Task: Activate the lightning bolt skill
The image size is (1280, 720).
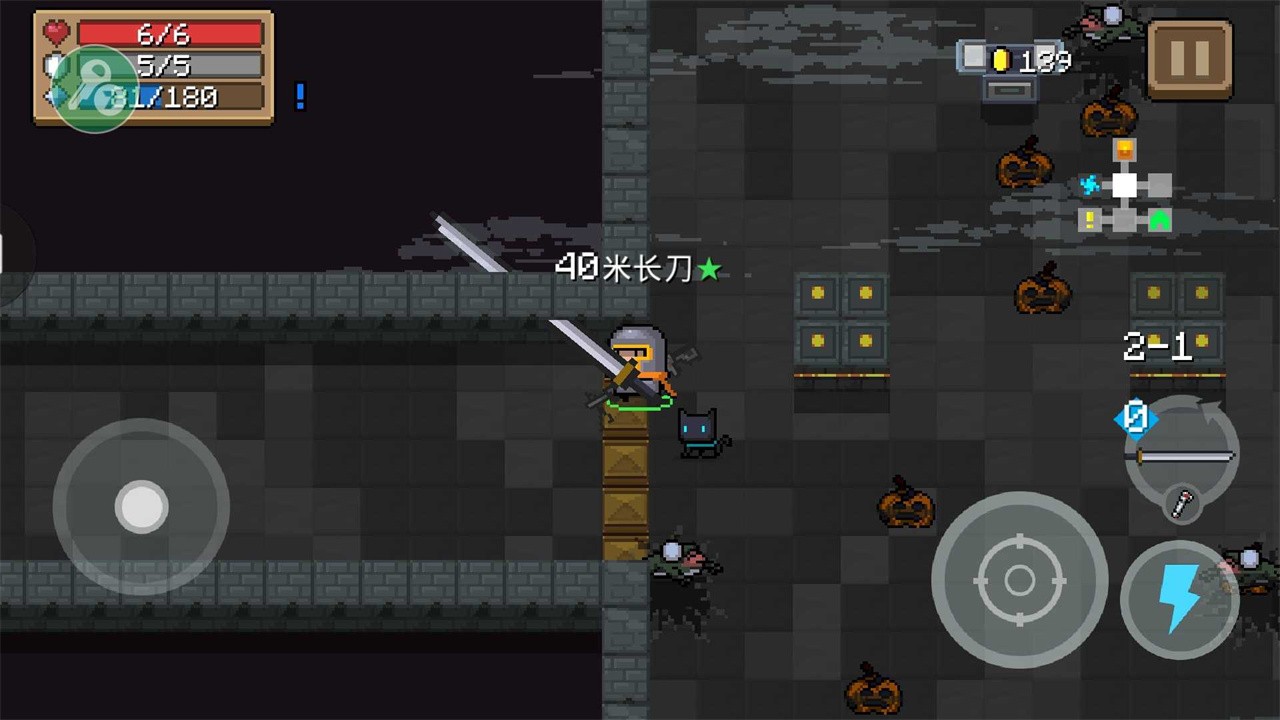Action: [x=1179, y=599]
